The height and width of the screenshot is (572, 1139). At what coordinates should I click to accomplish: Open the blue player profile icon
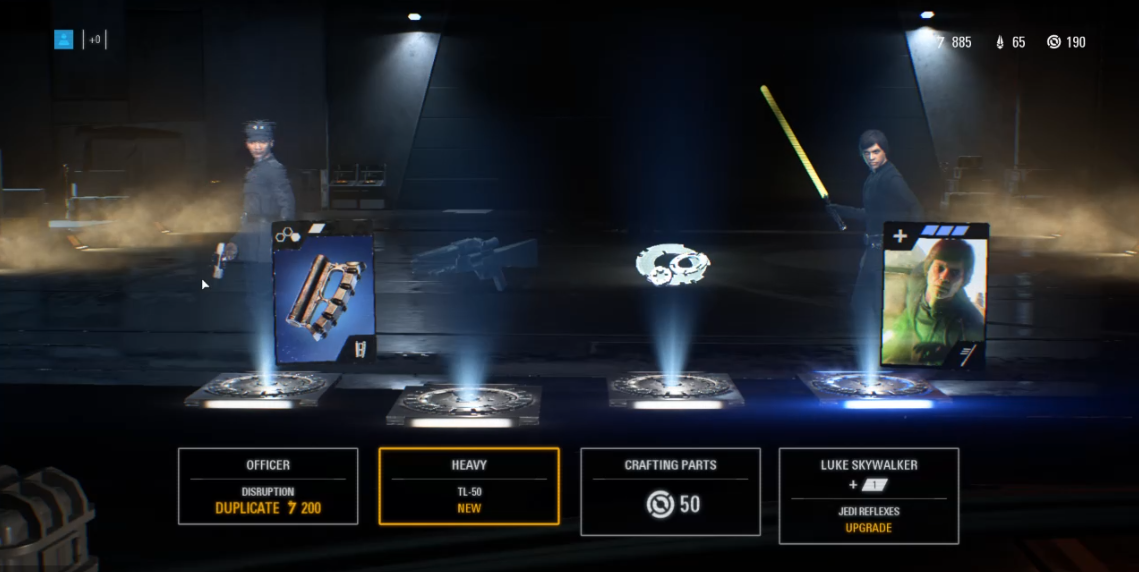point(64,40)
